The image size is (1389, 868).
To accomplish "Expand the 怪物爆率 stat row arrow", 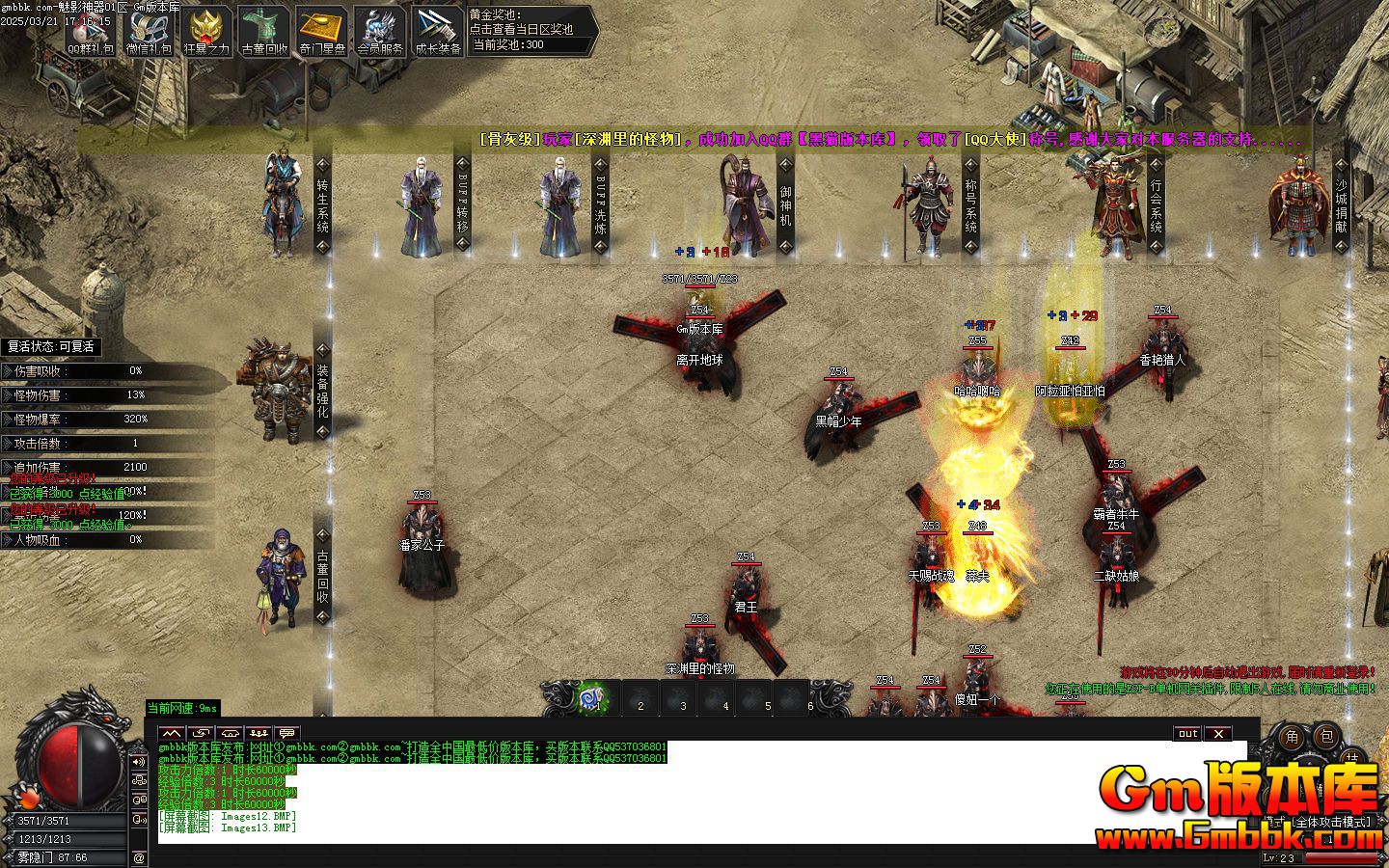I will (7, 419).
